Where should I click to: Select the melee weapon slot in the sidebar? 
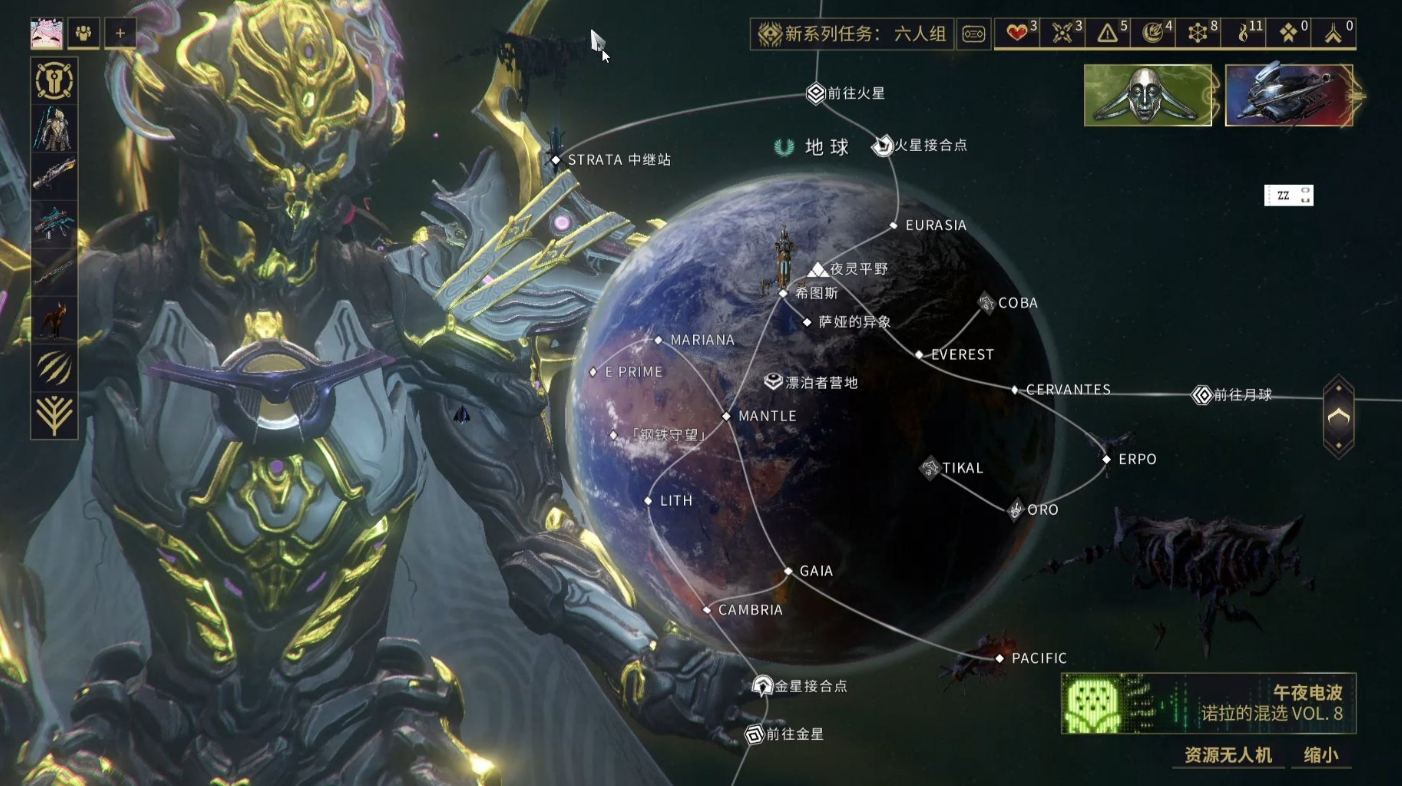point(54,270)
